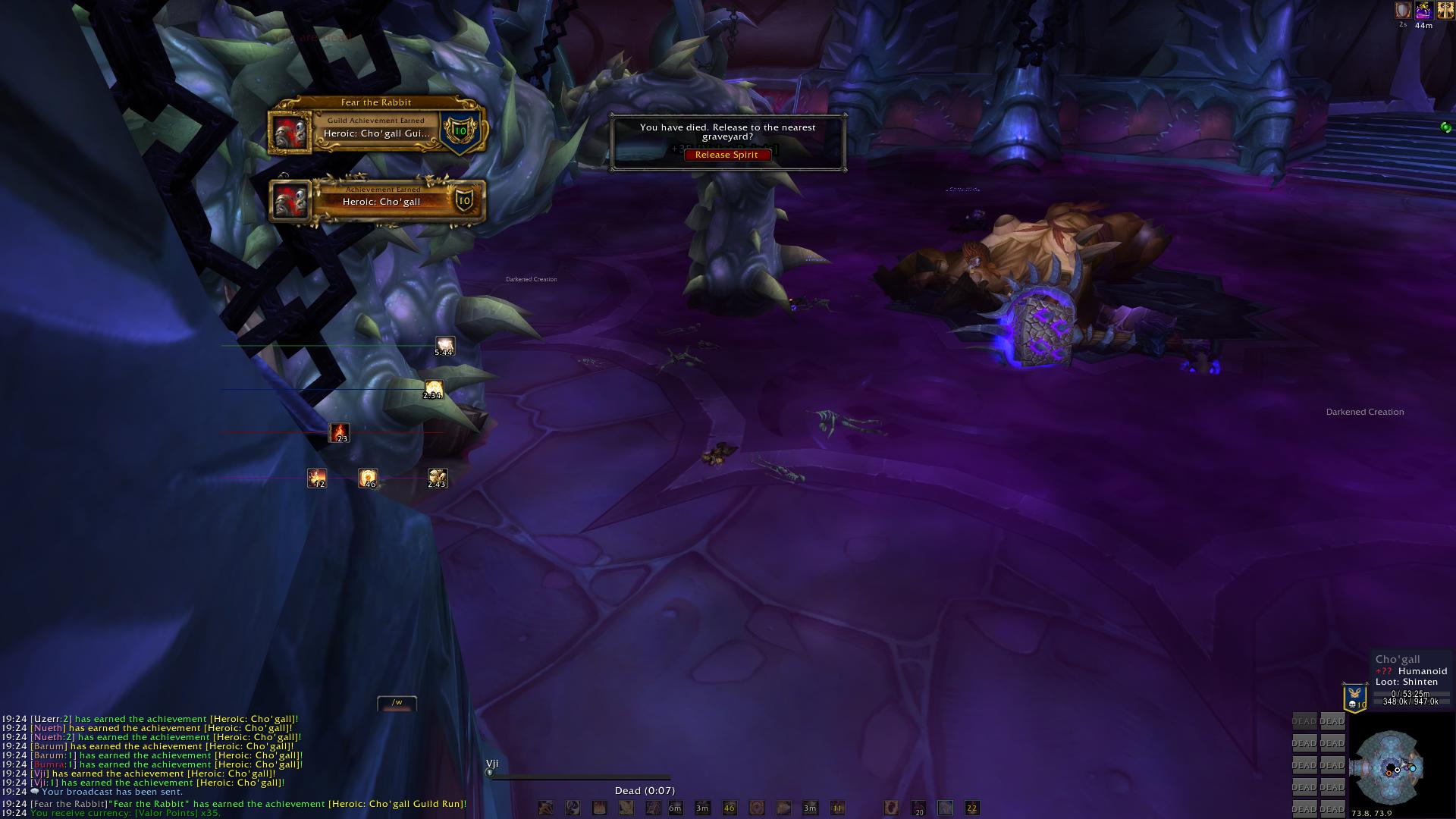
Task: Activate the action bar slot showing 6m cooldown
Action: click(x=675, y=808)
